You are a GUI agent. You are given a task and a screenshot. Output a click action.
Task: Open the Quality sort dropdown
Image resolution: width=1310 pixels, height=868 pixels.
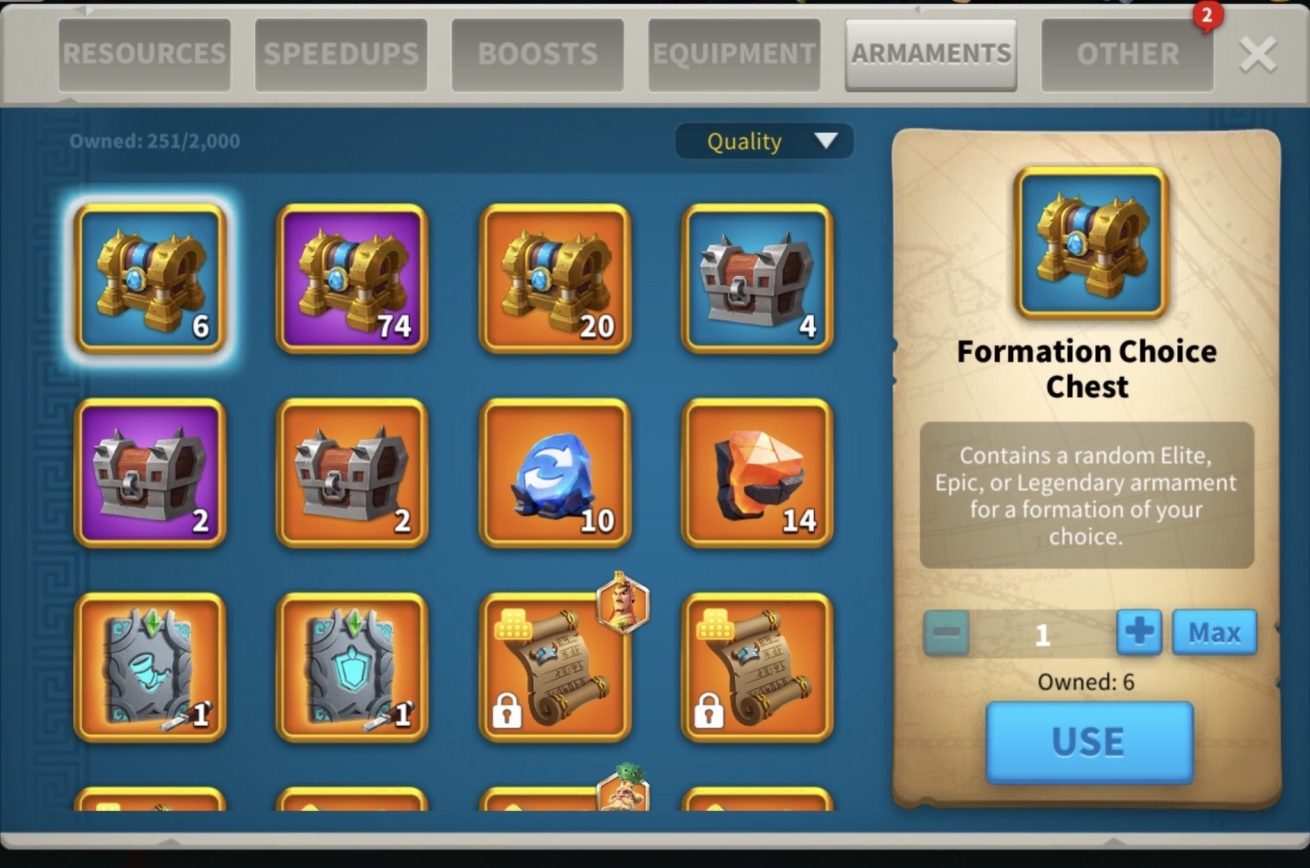click(765, 141)
